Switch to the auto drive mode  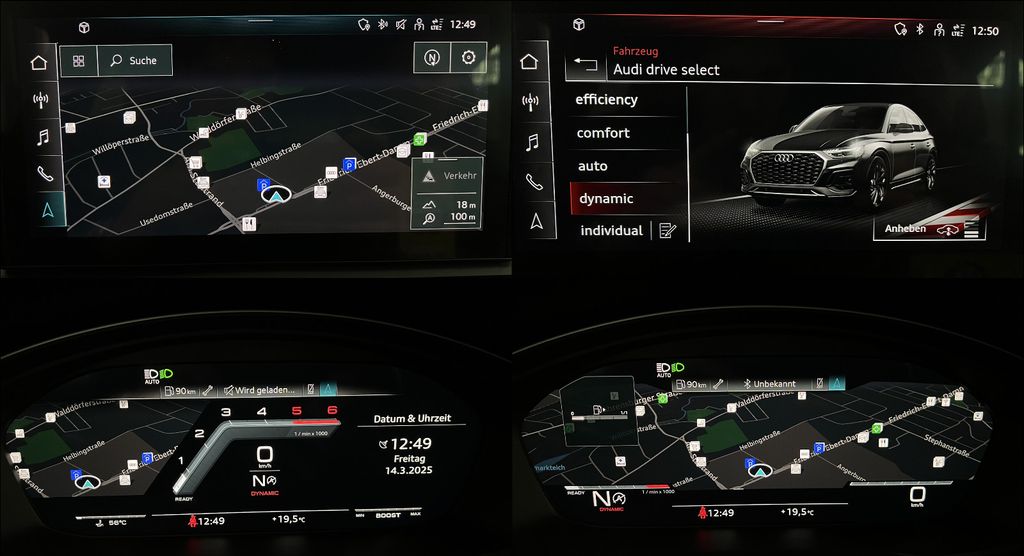click(x=593, y=166)
